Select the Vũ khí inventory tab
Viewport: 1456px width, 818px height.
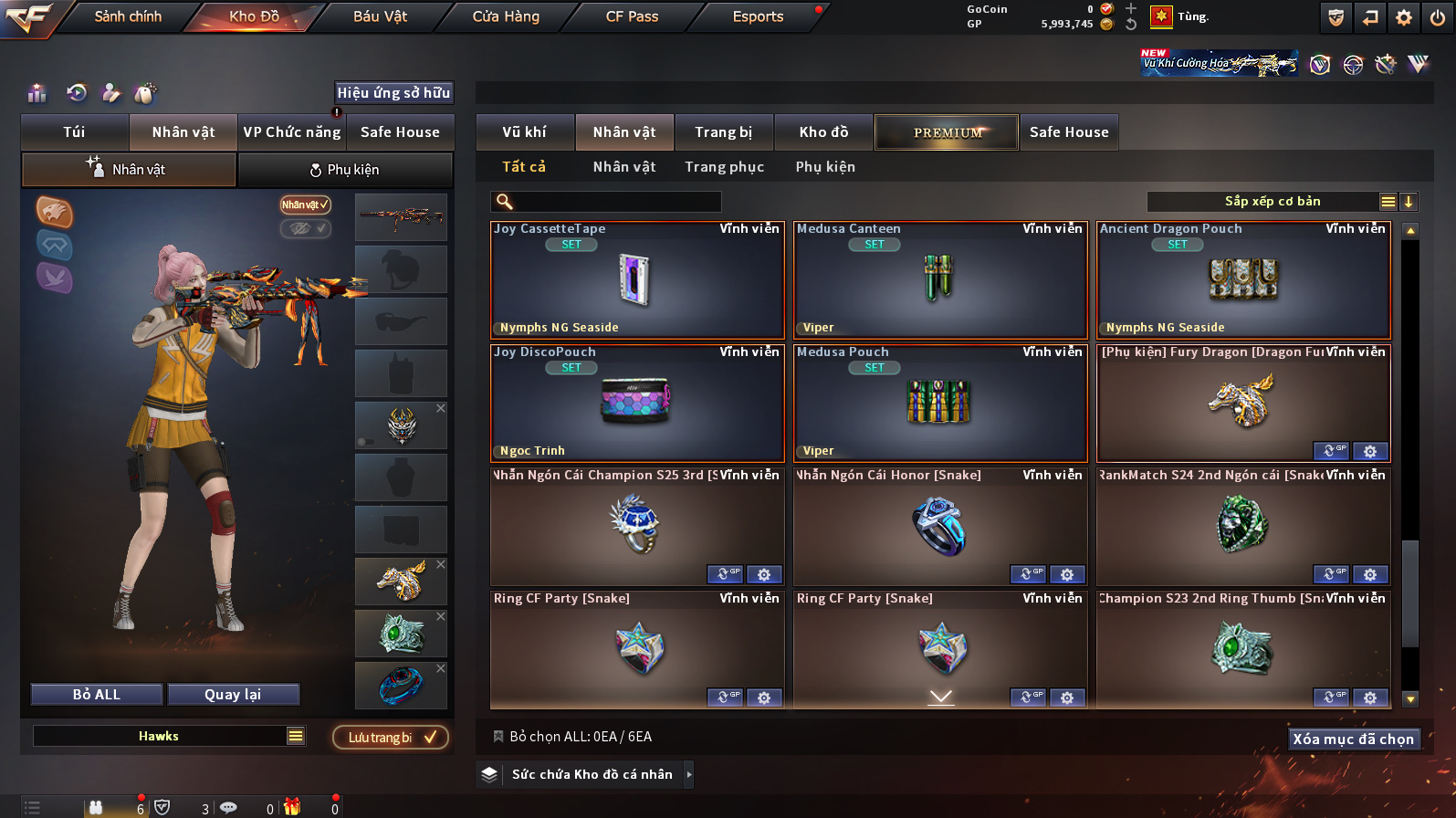coord(524,132)
